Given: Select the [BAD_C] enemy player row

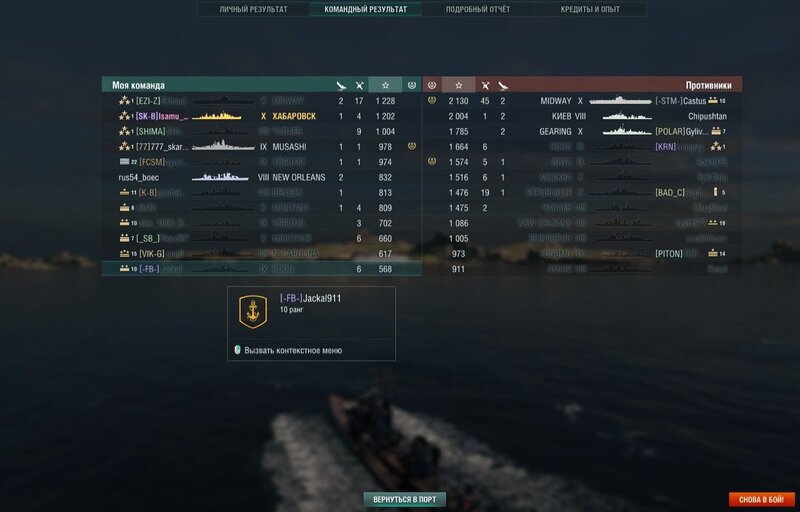Looking at the screenshot, I should tap(600, 192).
